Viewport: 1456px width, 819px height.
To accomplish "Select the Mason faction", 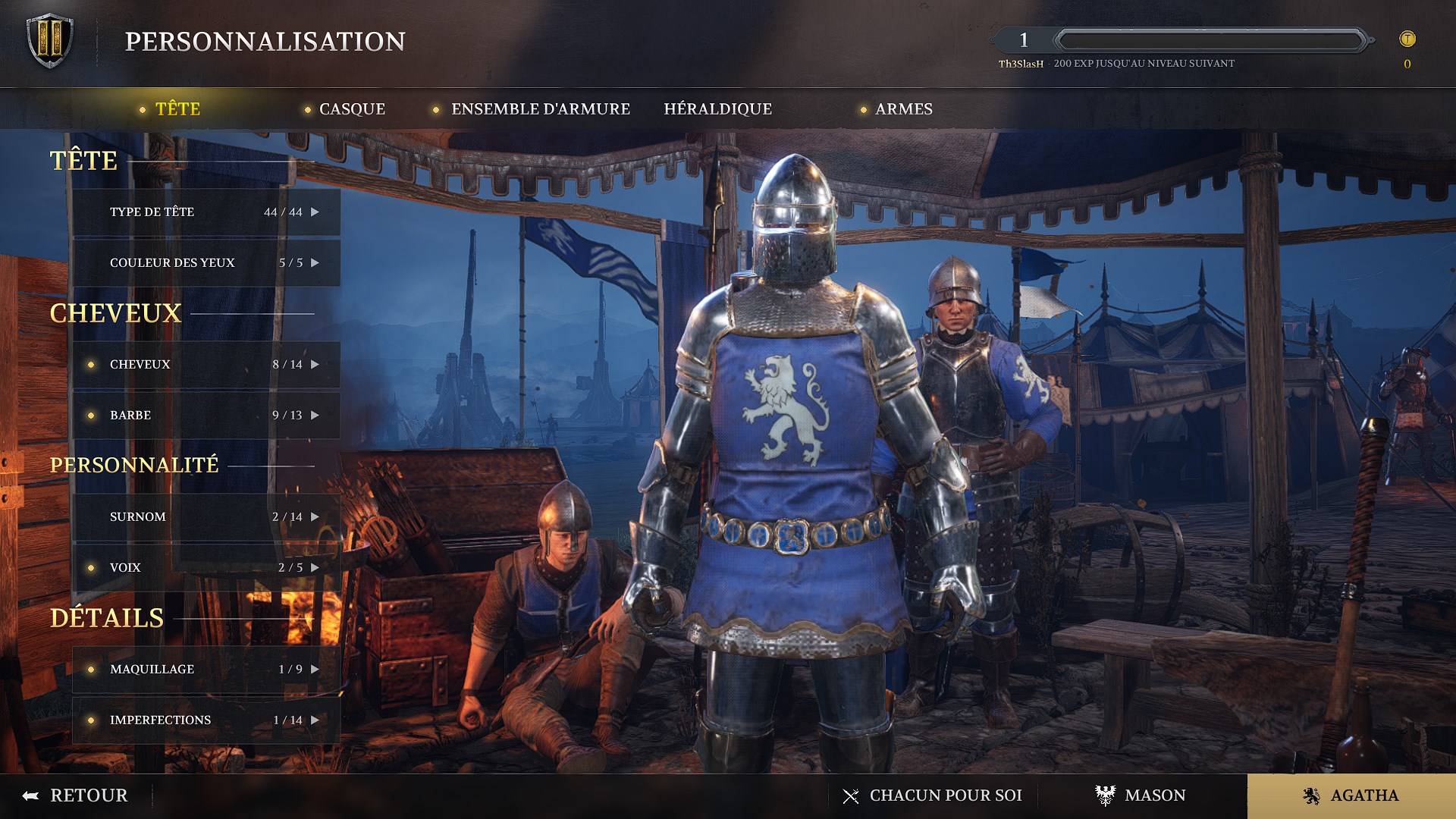I will click(x=1141, y=795).
